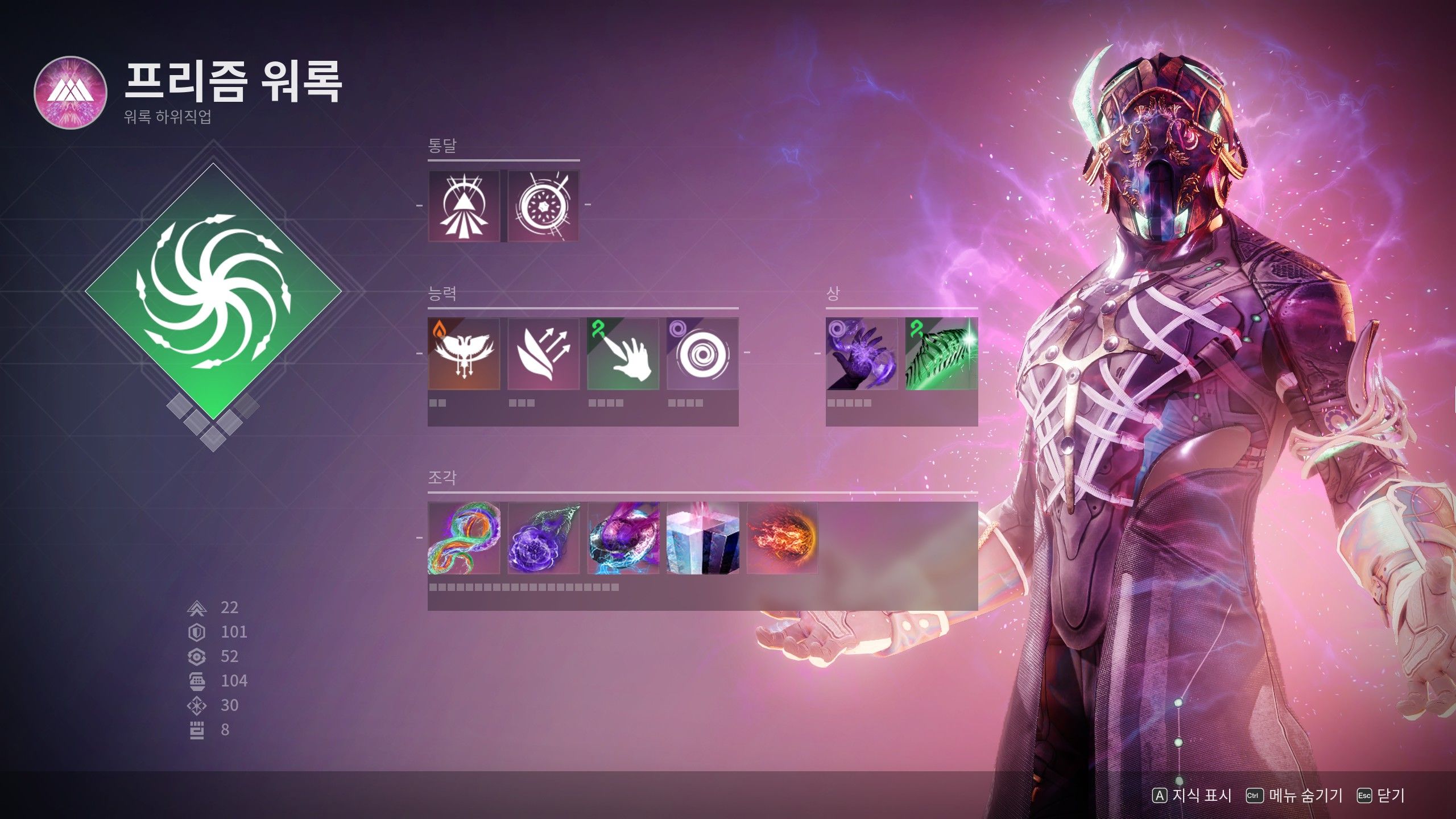Open the purple void hand aspect
The height and width of the screenshot is (819, 1456).
coord(862,354)
